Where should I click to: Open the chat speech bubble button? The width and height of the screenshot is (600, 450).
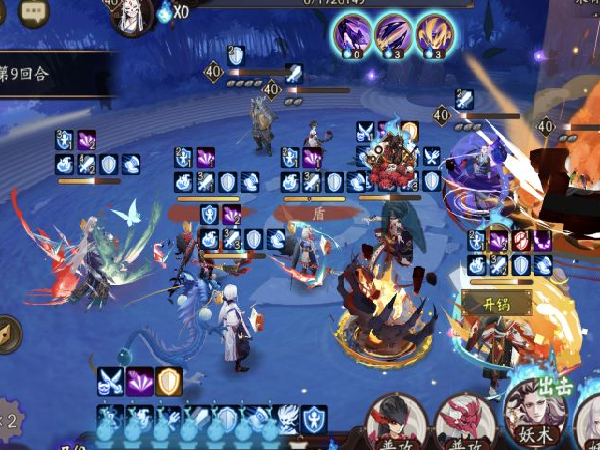pos(36,13)
